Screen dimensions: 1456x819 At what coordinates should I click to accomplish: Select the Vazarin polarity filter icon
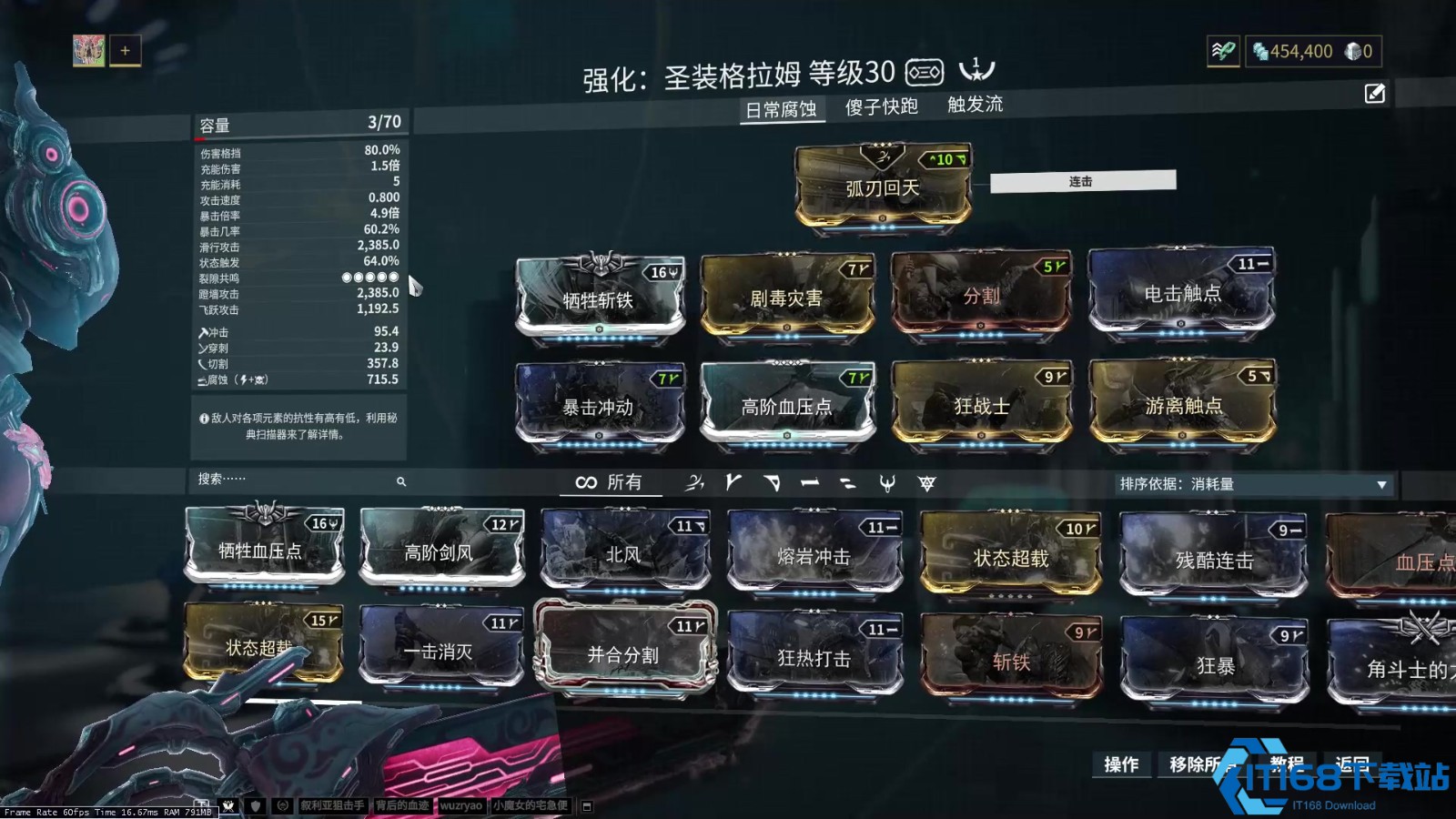click(x=772, y=483)
